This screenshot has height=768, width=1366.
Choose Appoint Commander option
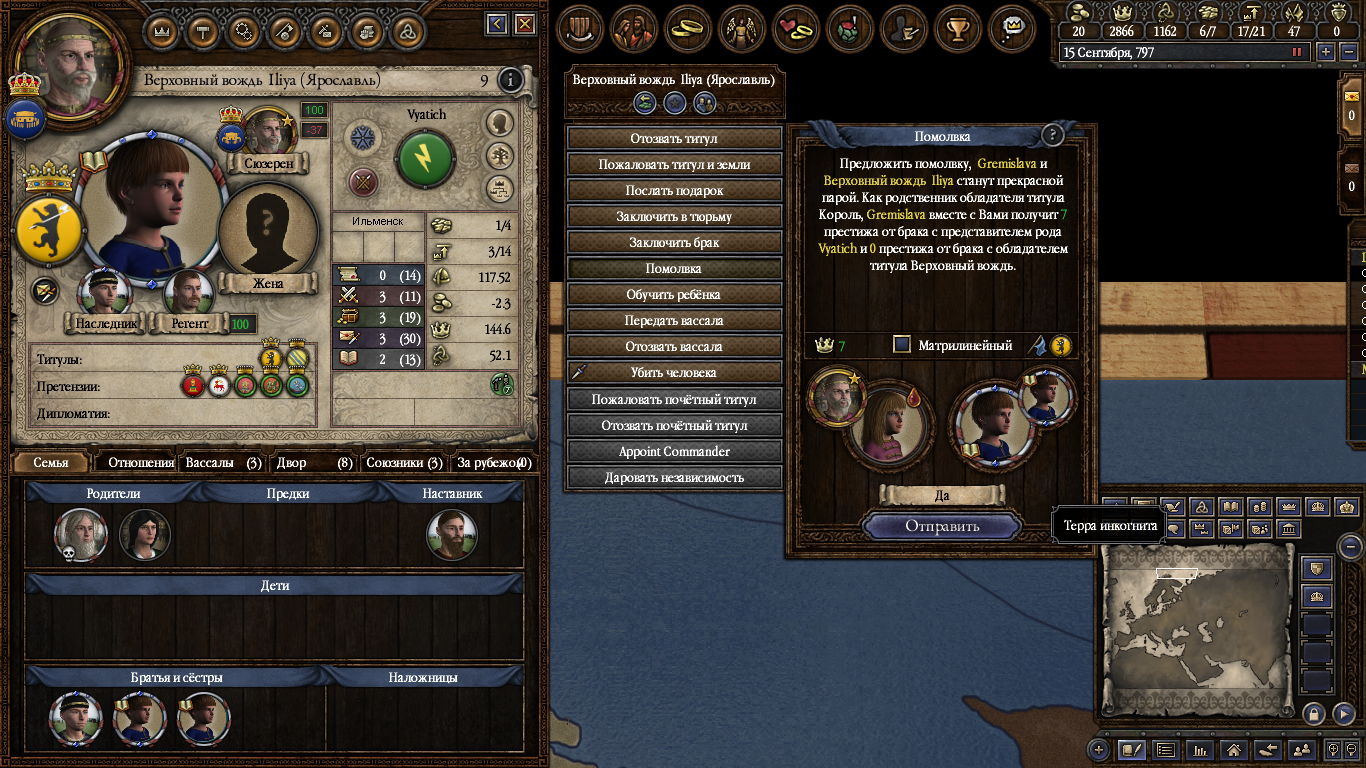pos(674,451)
